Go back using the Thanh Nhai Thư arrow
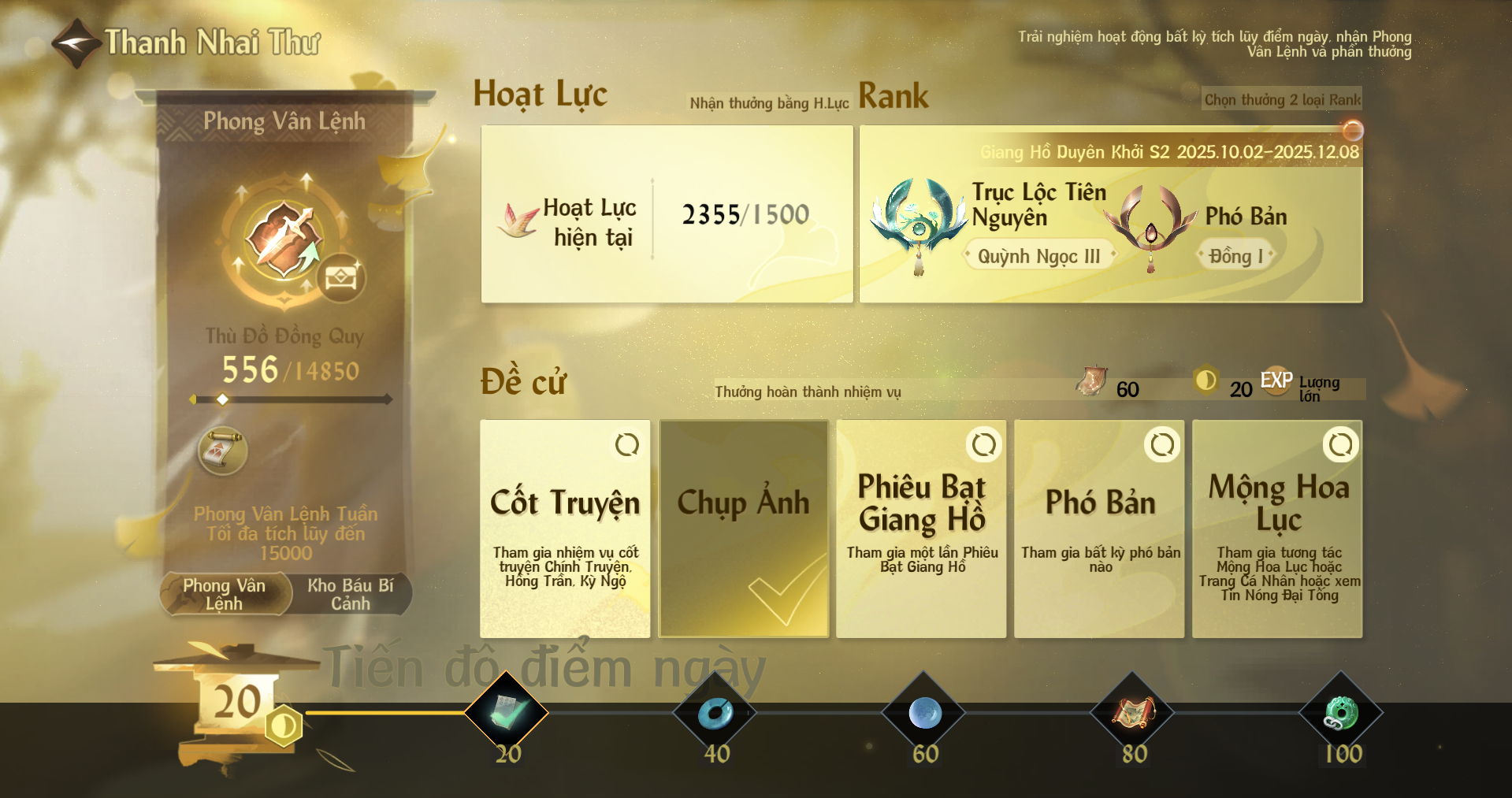This screenshot has height=798, width=1512. (76, 43)
